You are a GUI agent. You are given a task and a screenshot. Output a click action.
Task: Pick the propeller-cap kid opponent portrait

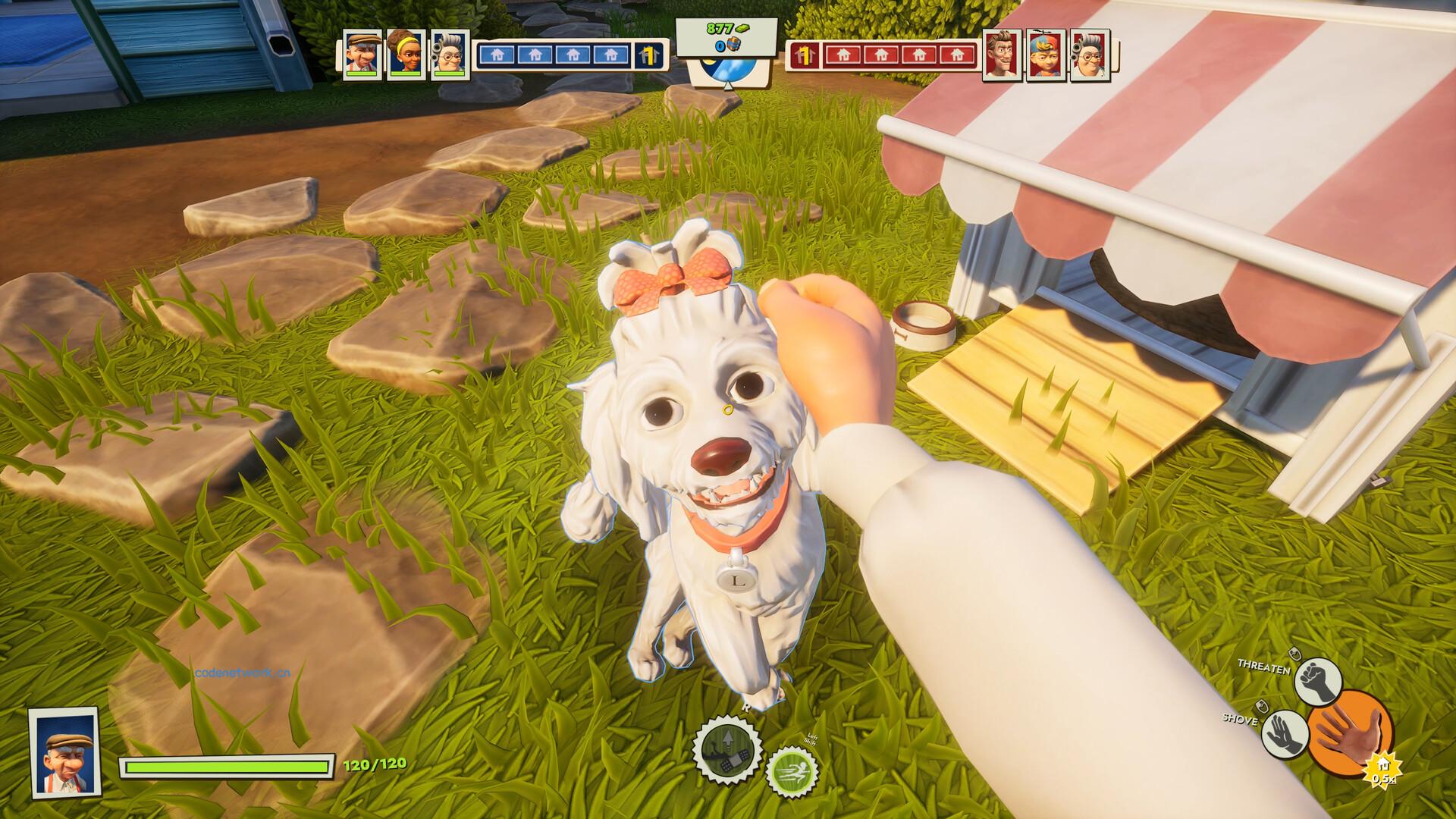(1046, 55)
